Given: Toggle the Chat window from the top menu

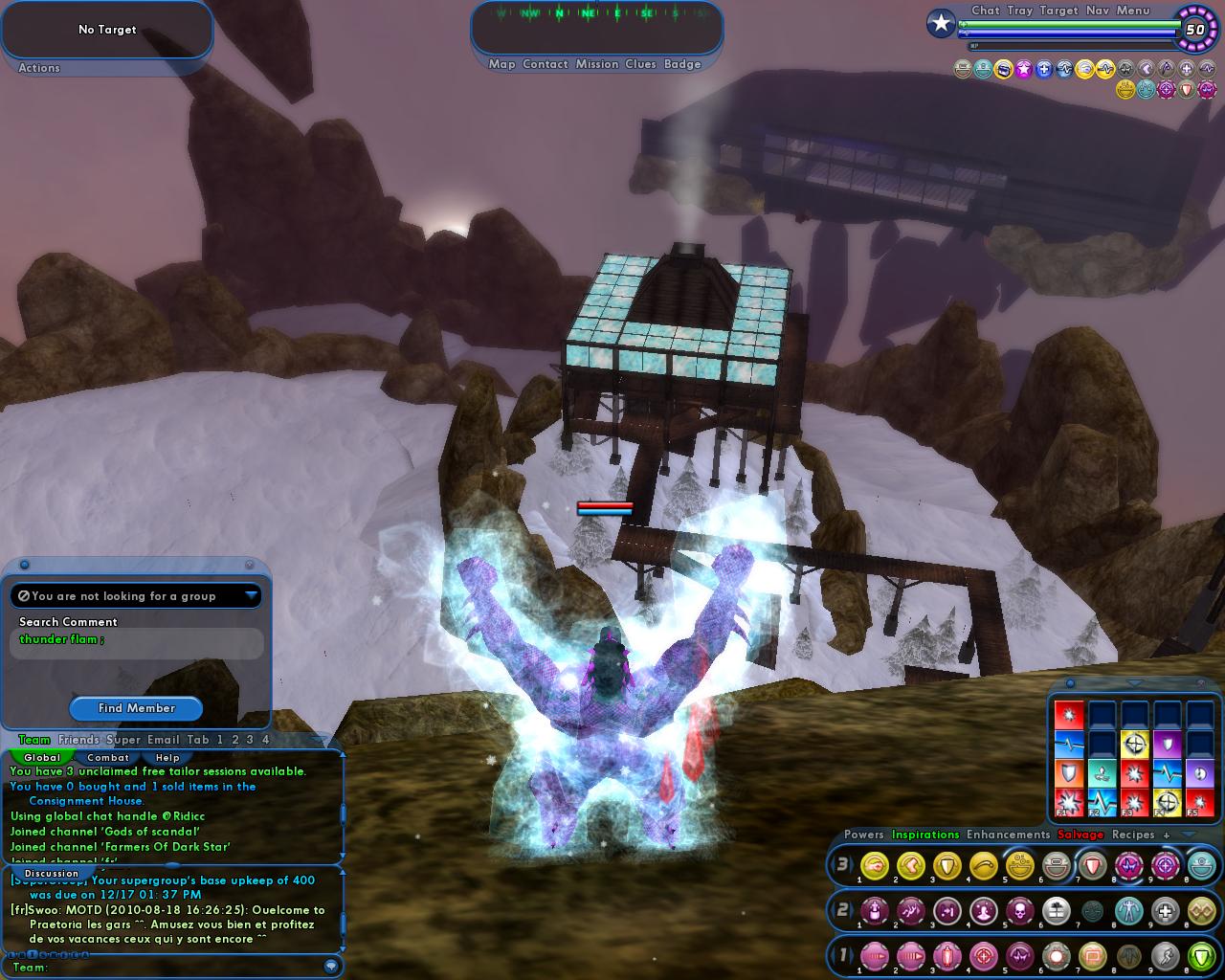Looking at the screenshot, I should click(x=985, y=11).
